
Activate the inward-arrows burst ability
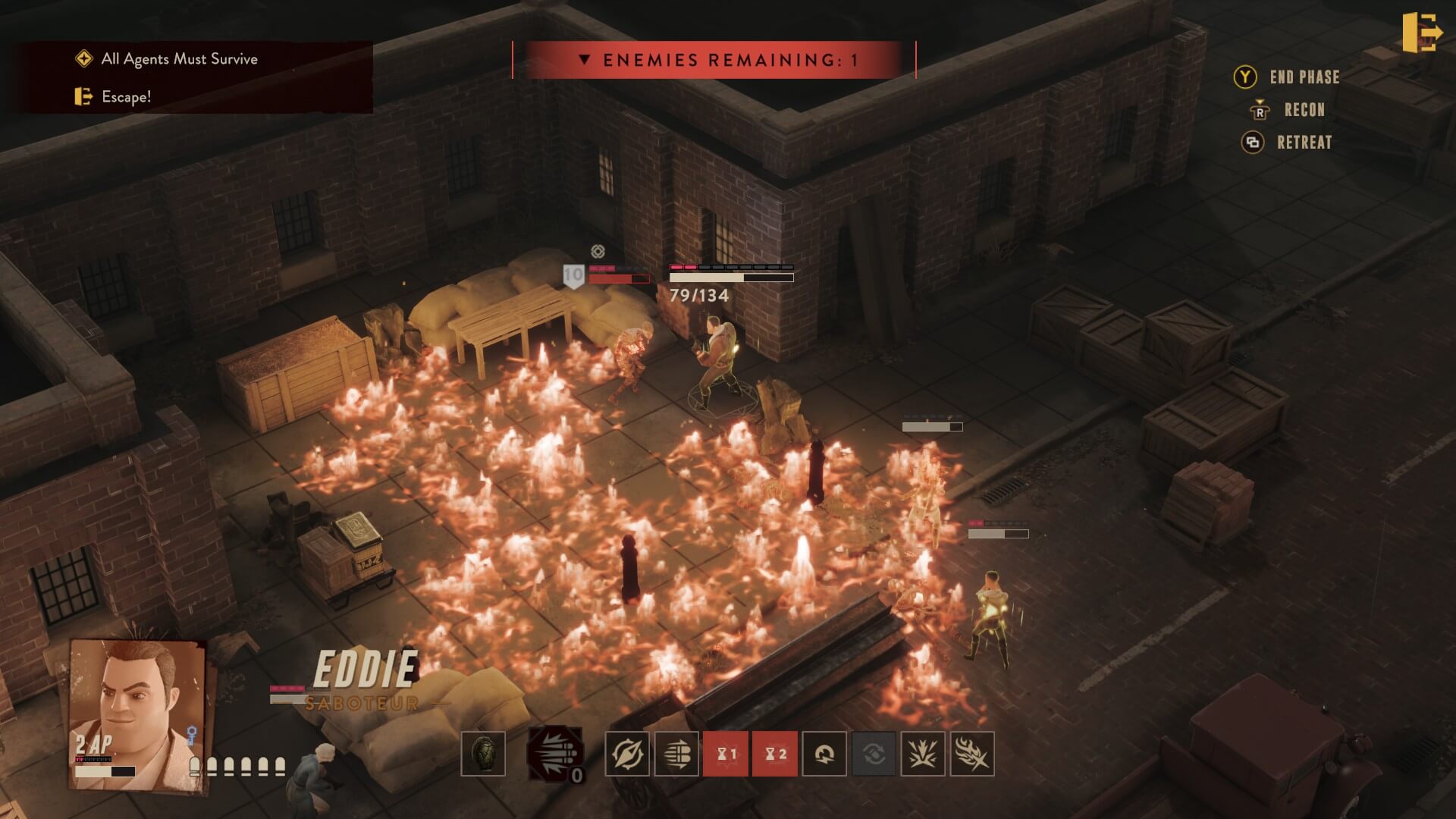[923, 754]
